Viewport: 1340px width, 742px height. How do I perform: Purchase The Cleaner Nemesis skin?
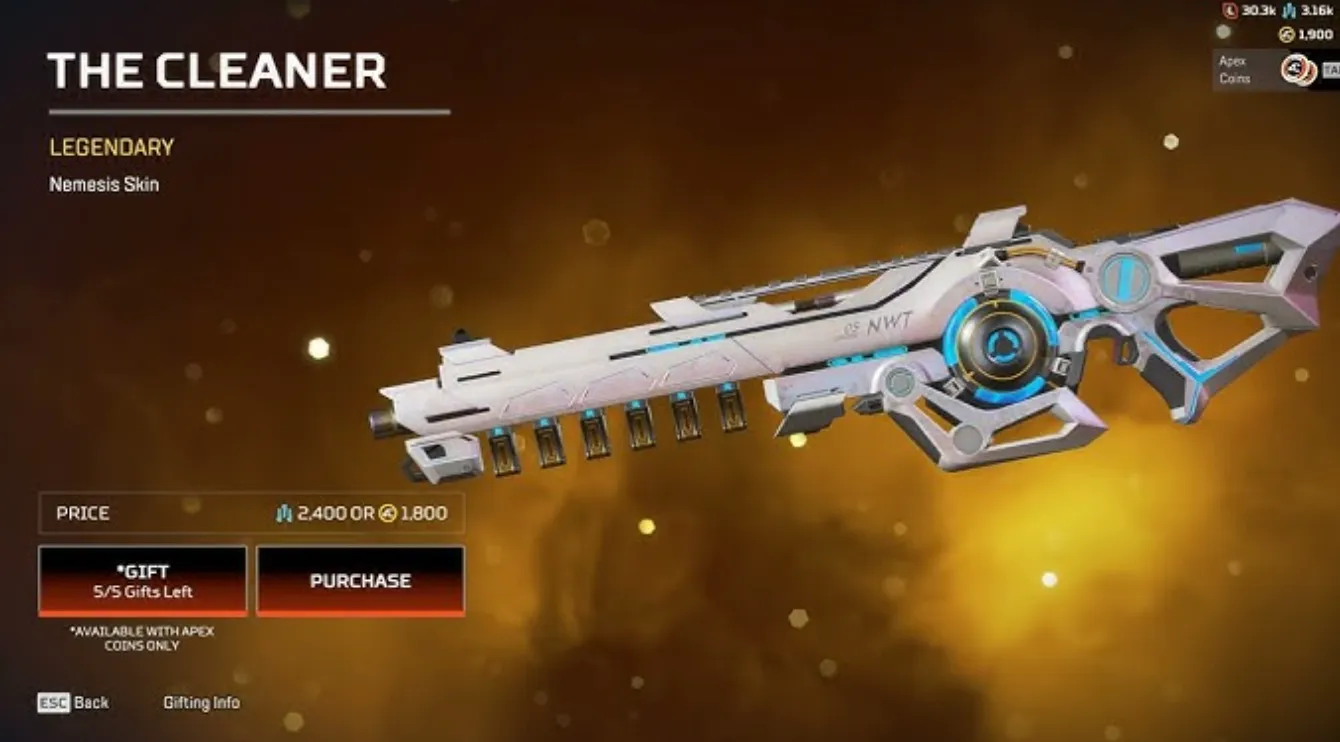[x=360, y=581]
